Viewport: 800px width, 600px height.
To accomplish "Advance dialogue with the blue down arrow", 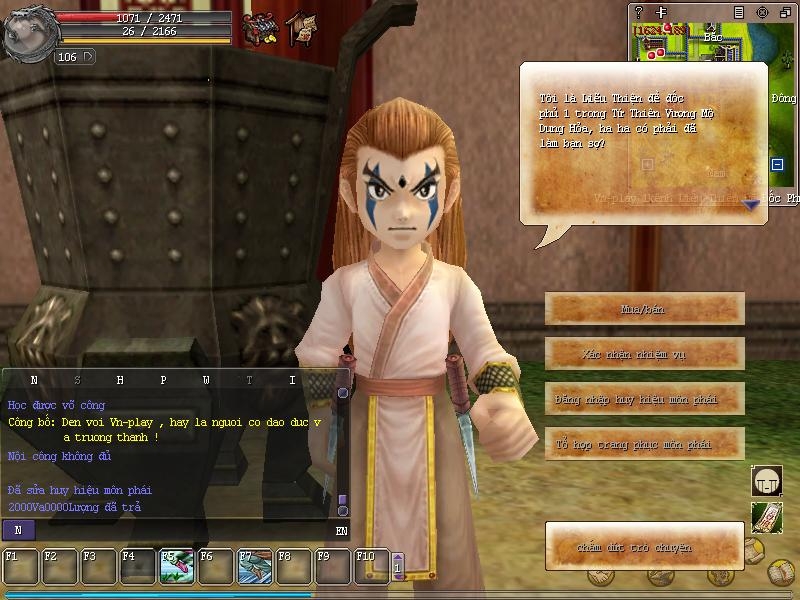I will (x=751, y=203).
